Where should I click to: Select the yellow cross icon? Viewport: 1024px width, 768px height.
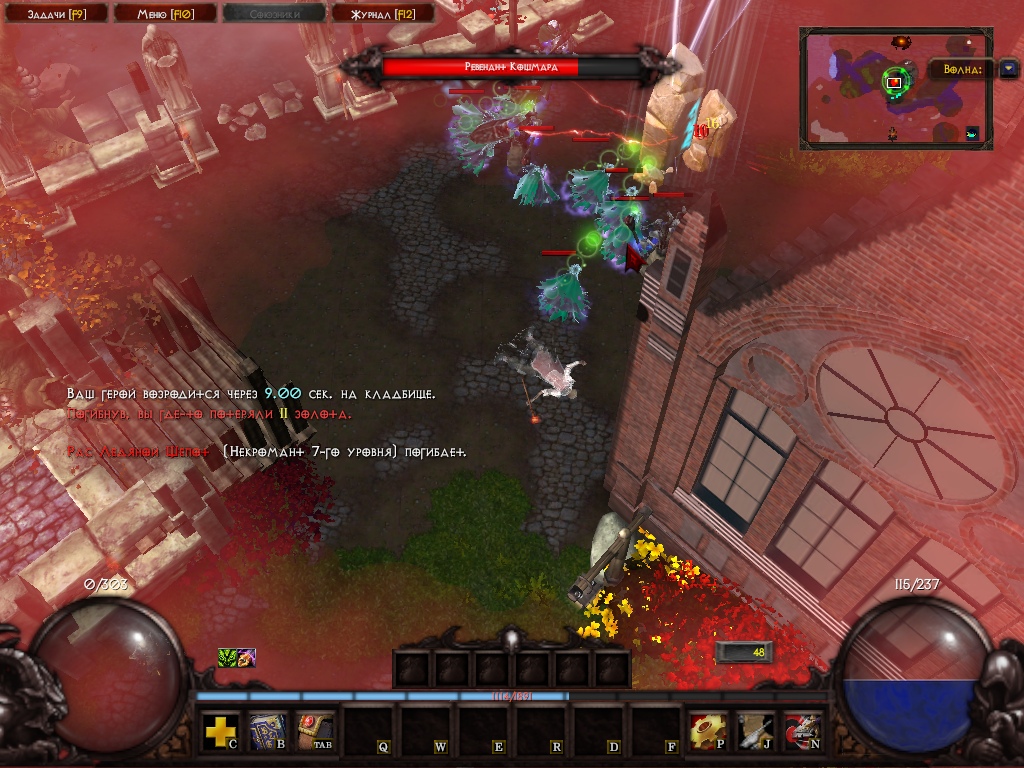click(219, 731)
